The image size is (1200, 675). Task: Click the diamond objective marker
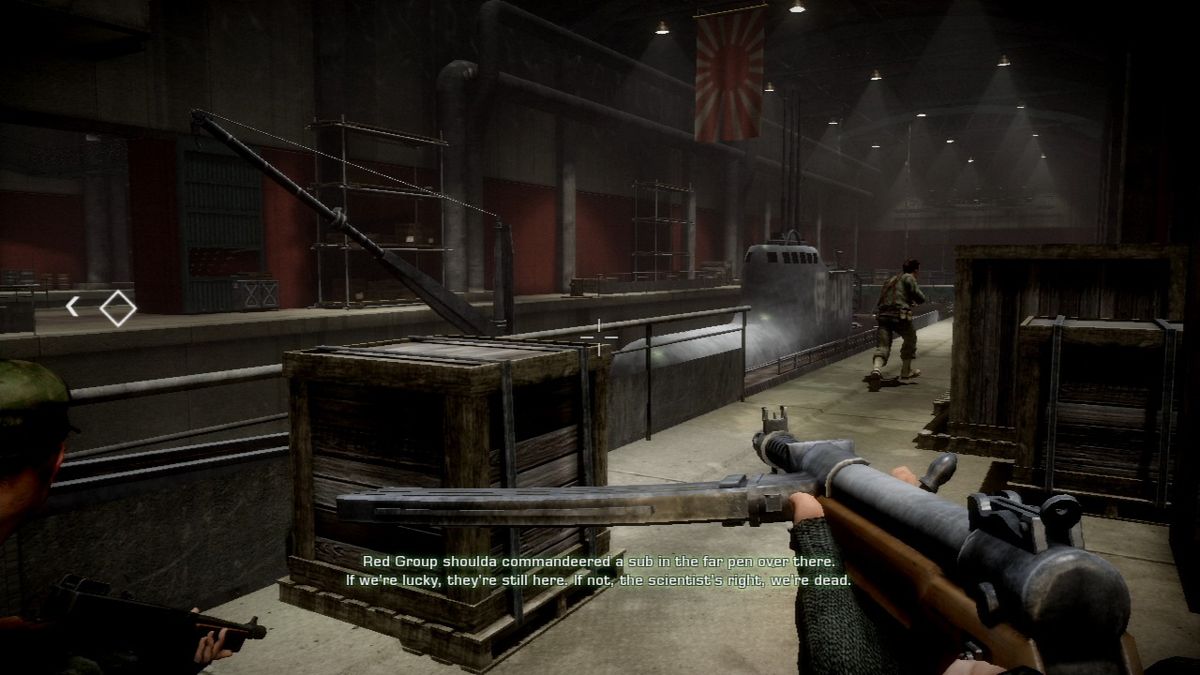pyautogui.click(x=118, y=308)
